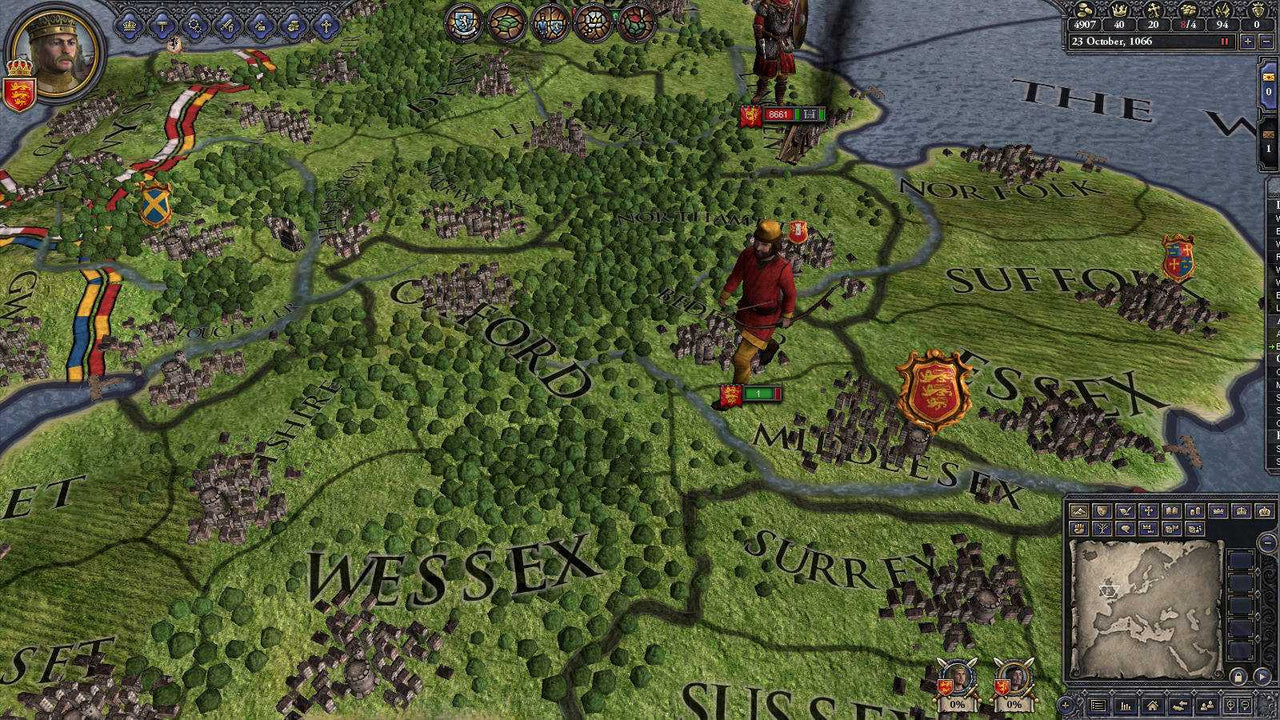
Task: Enable the religion map mode (cross icon)
Action: click(1147, 512)
